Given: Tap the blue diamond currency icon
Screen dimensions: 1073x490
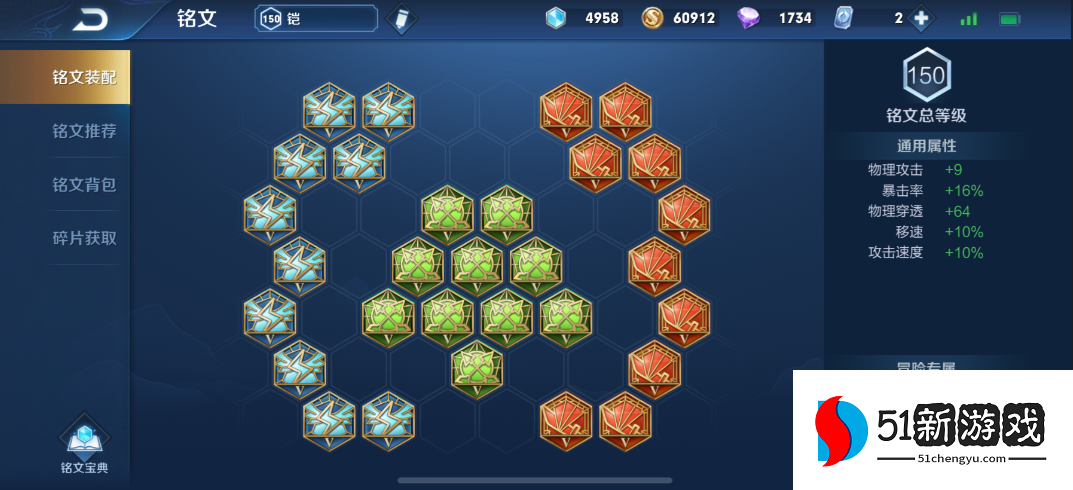Looking at the screenshot, I should click(555, 18).
